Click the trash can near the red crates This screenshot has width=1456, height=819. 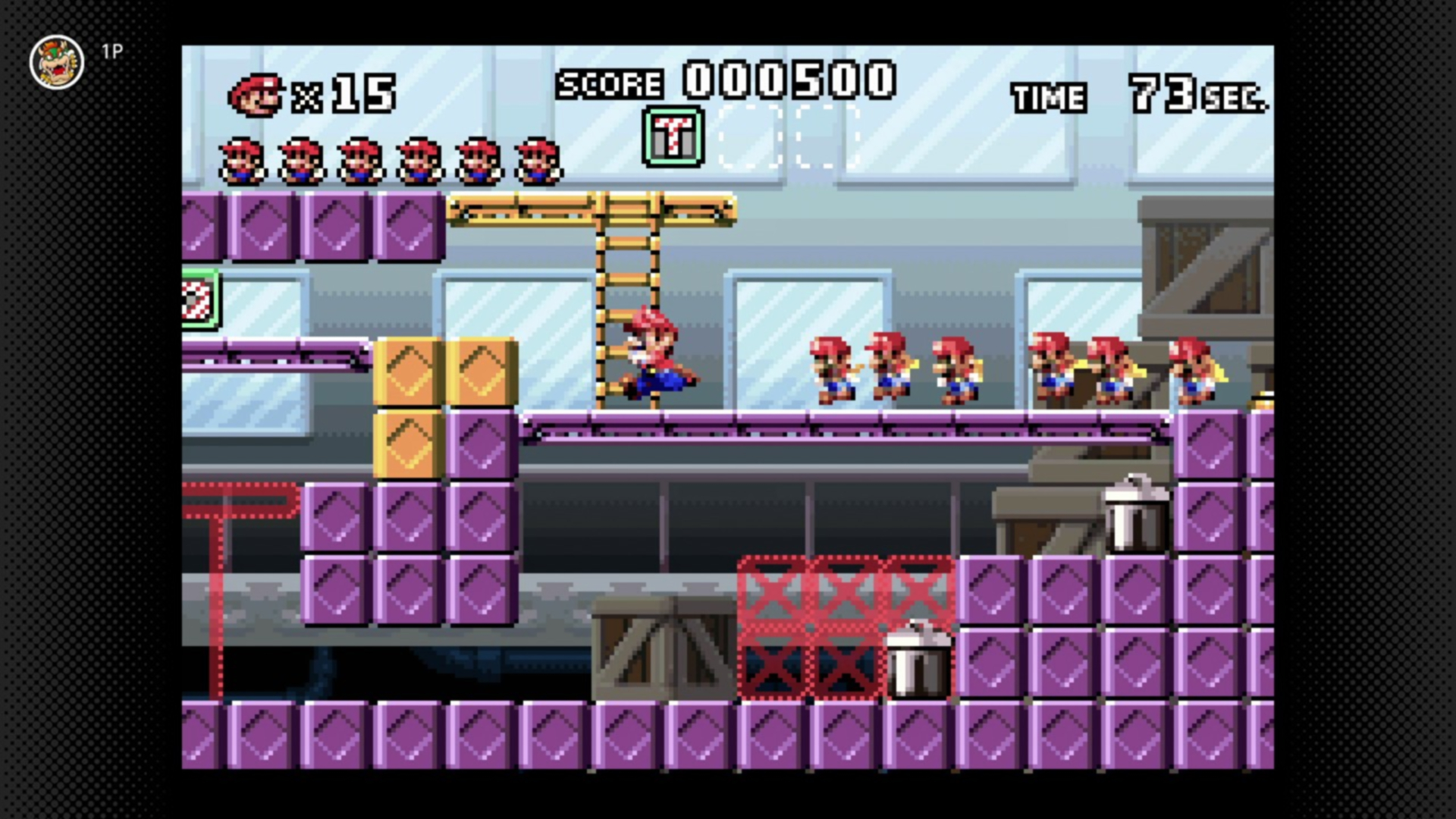918,664
